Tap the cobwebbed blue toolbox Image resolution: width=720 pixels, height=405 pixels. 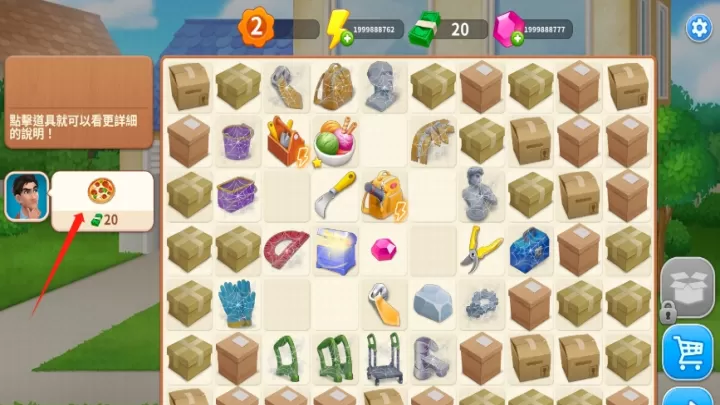[530, 248]
